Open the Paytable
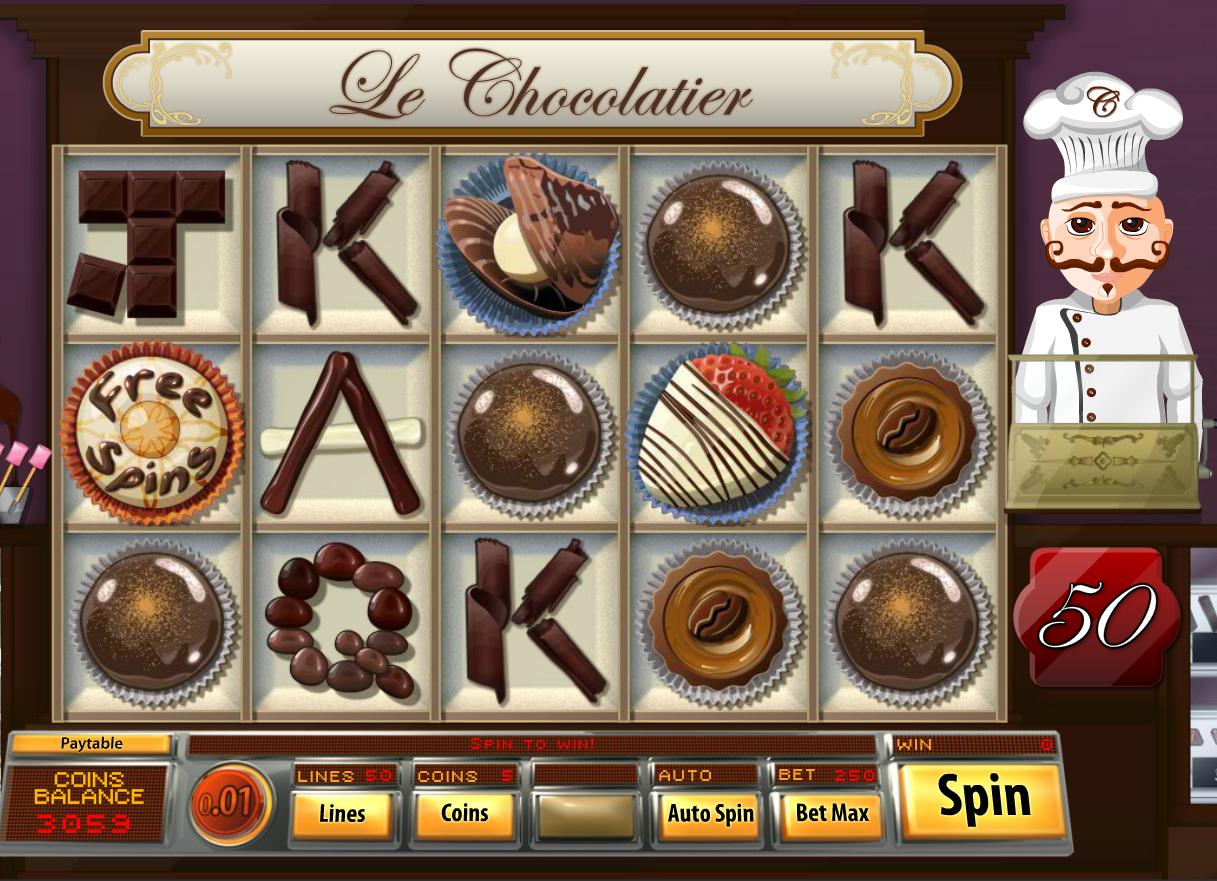This screenshot has width=1217, height=881. pyautogui.click(x=91, y=744)
